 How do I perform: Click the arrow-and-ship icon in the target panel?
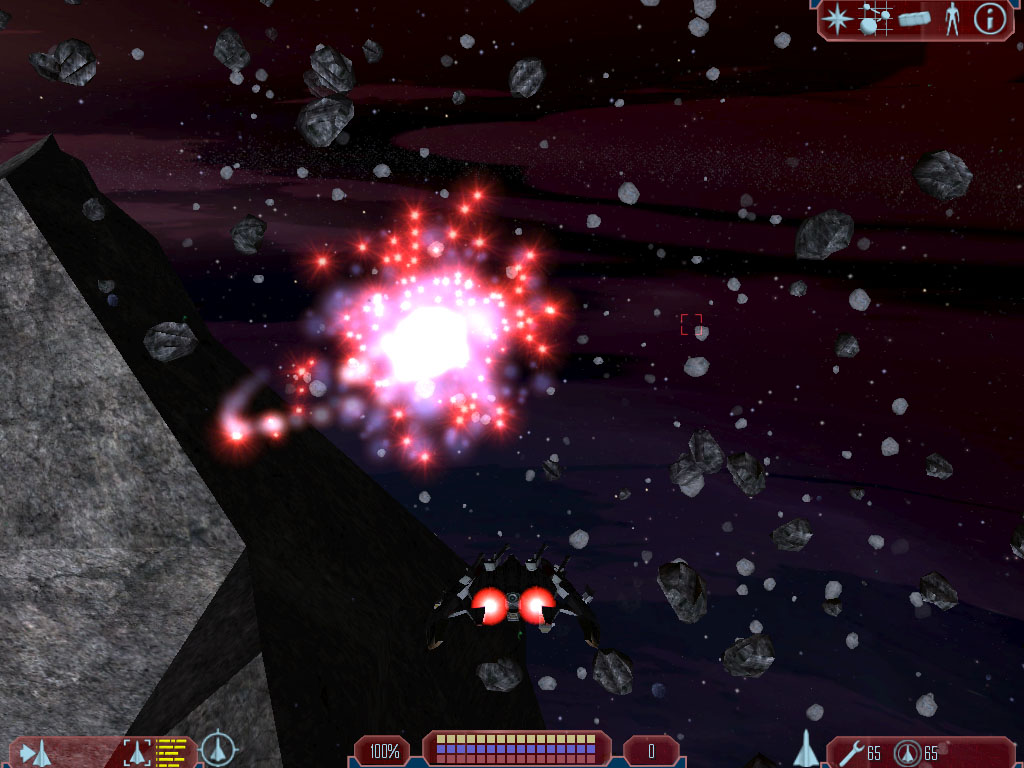click(36, 752)
